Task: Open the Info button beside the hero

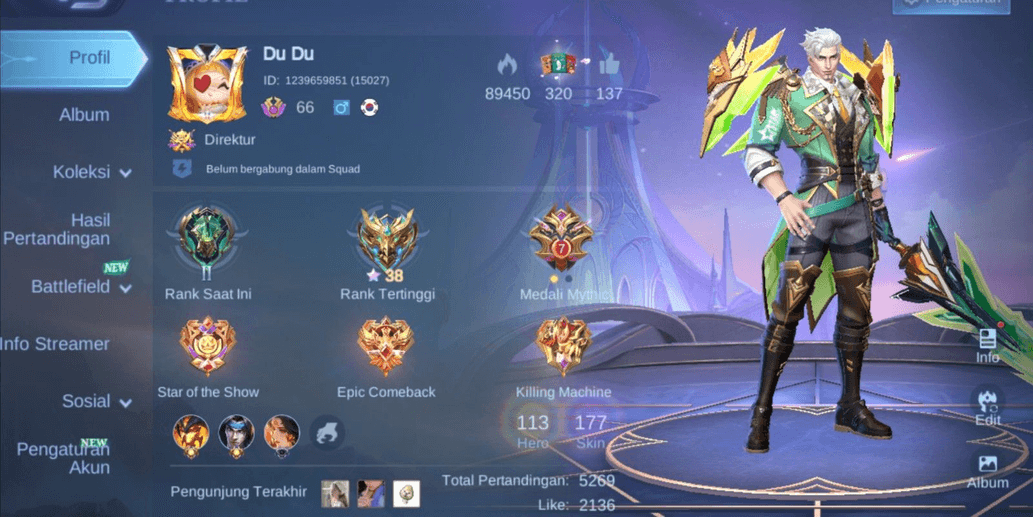Action: (x=987, y=345)
